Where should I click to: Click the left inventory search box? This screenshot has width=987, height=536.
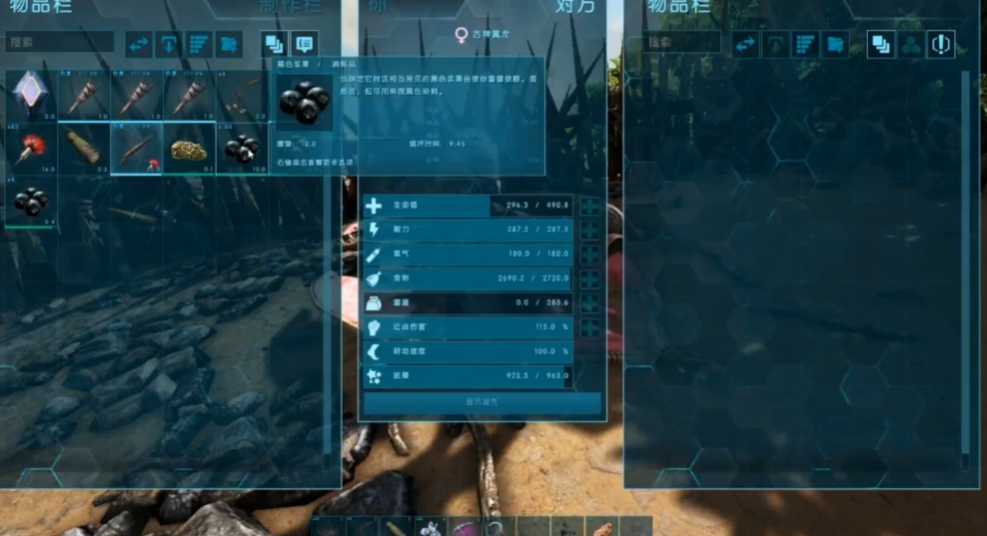click(58, 44)
